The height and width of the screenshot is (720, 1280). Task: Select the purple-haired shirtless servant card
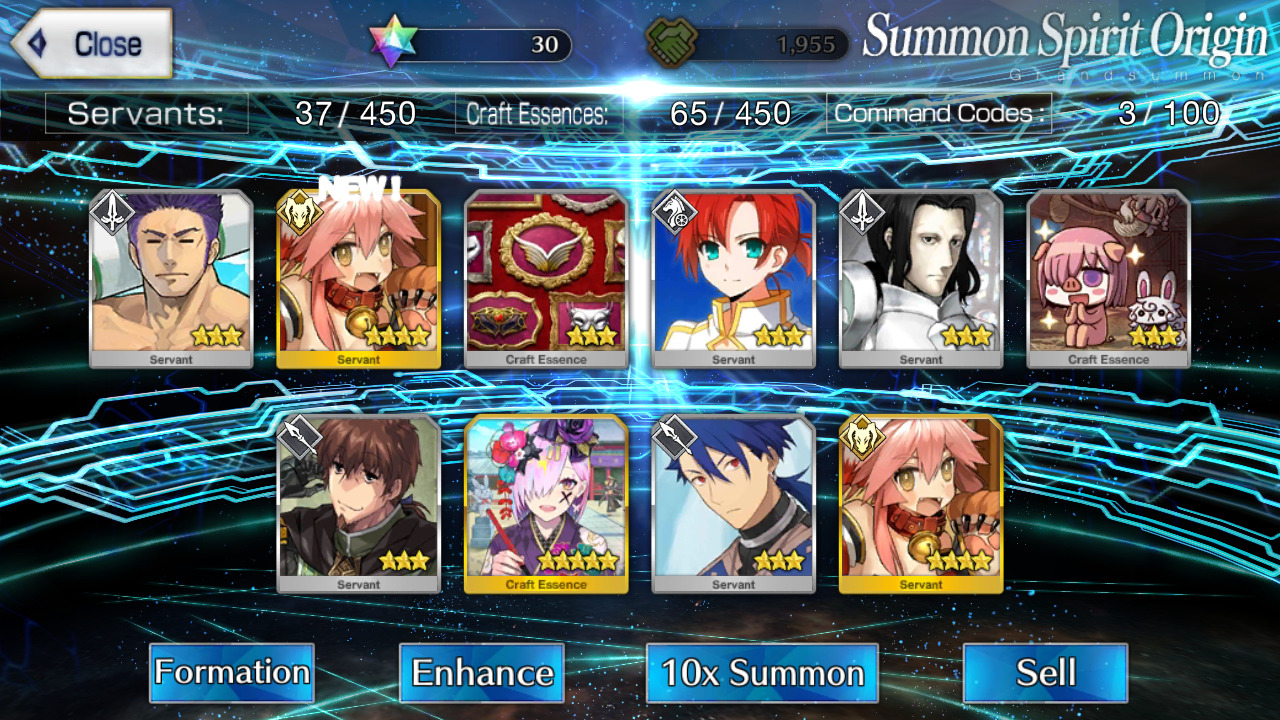(x=171, y=279)
